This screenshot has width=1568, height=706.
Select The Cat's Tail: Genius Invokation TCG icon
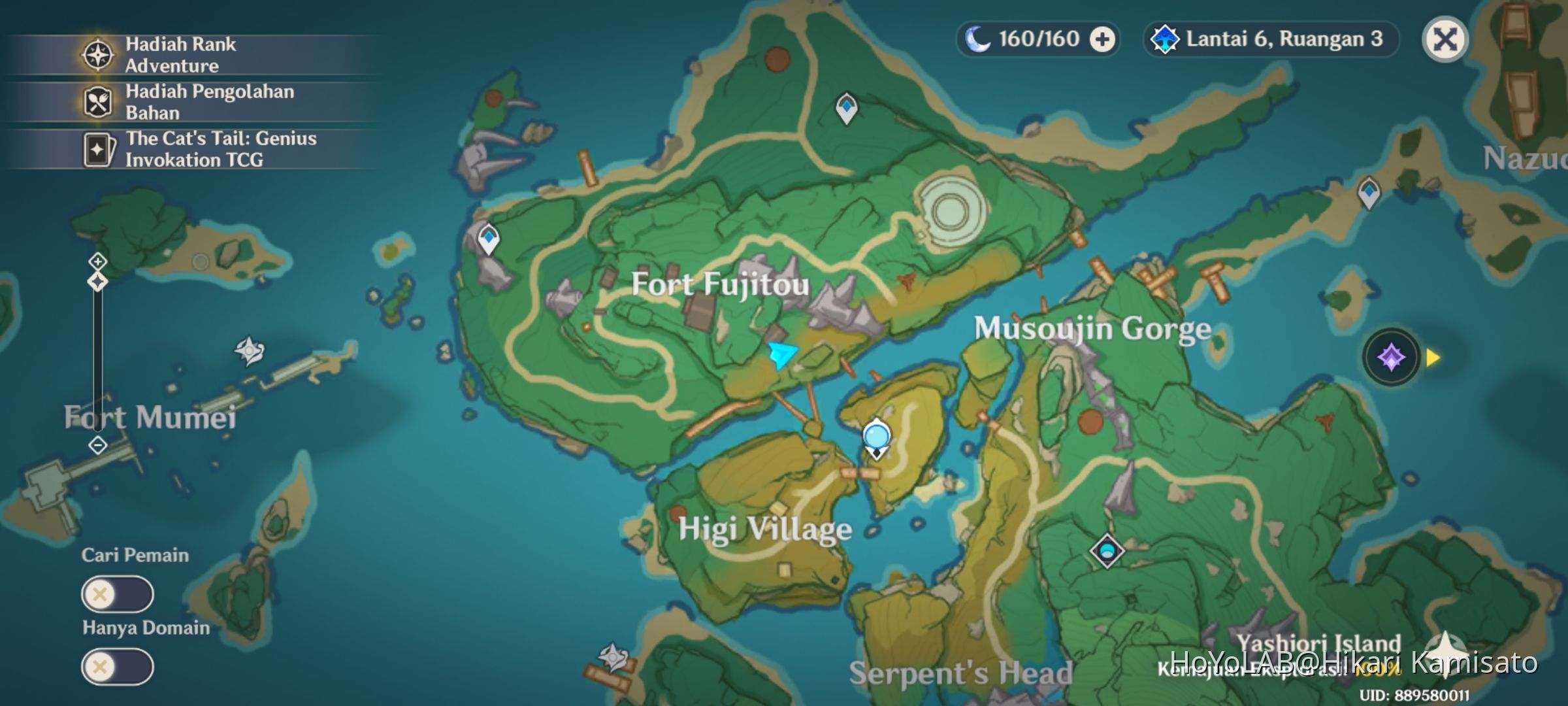97,149
